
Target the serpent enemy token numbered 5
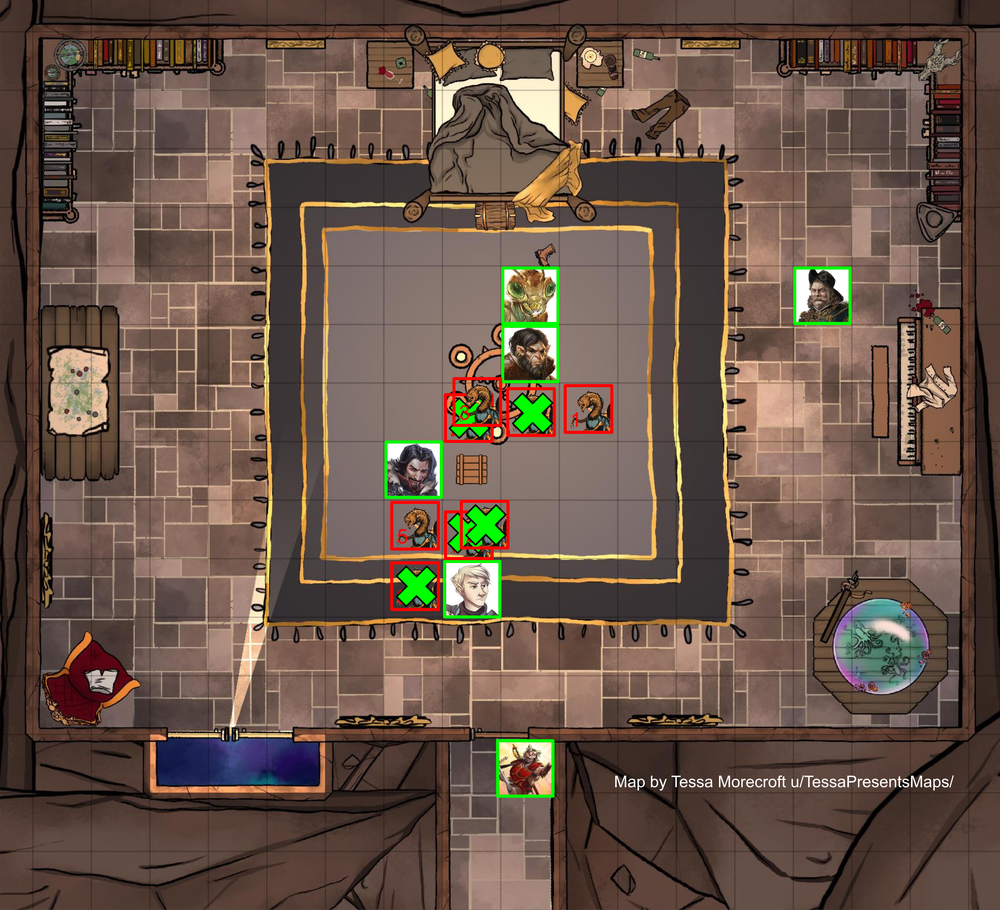[414, 525]
